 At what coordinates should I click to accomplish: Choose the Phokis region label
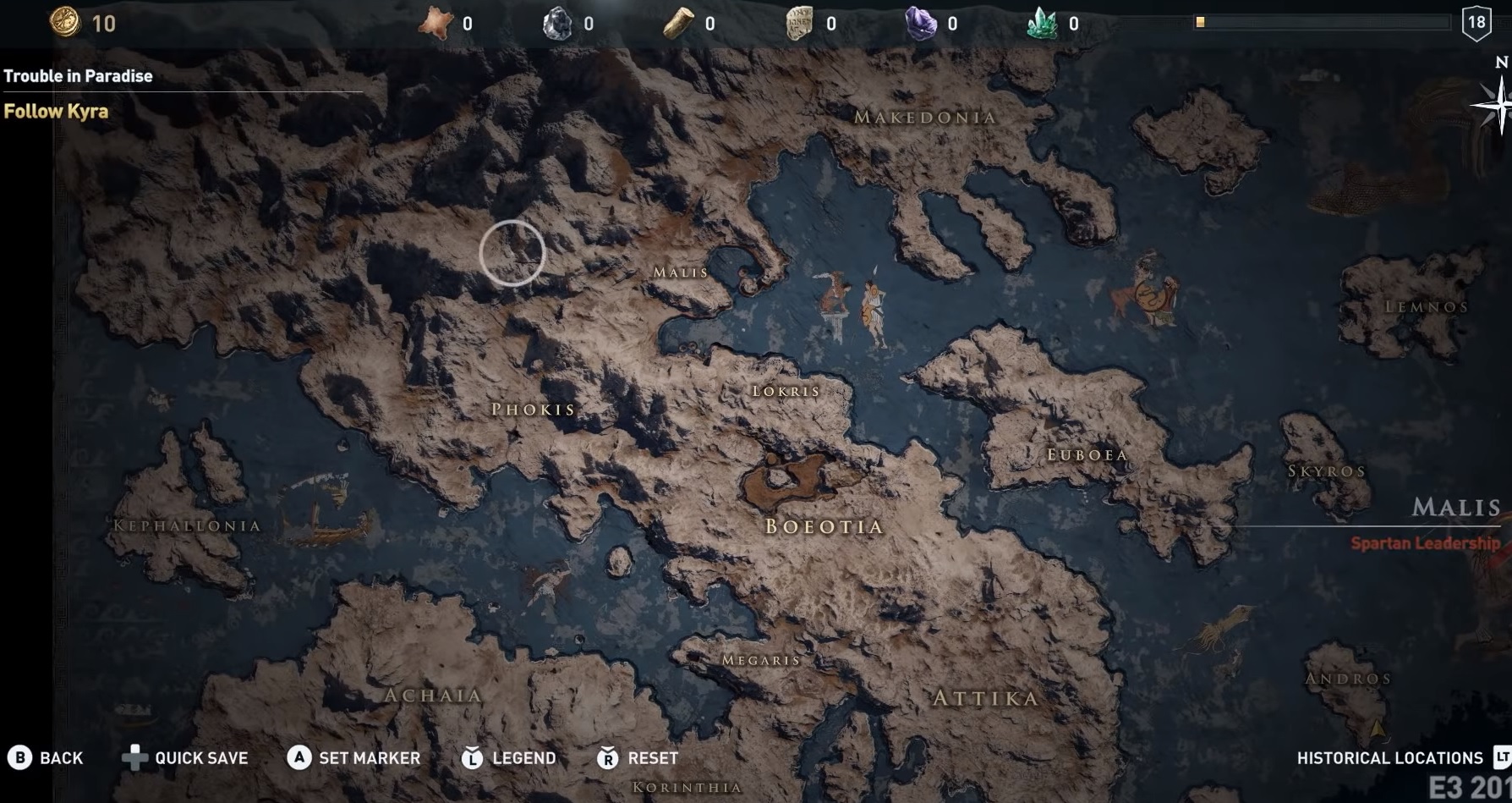coord(534,410)
